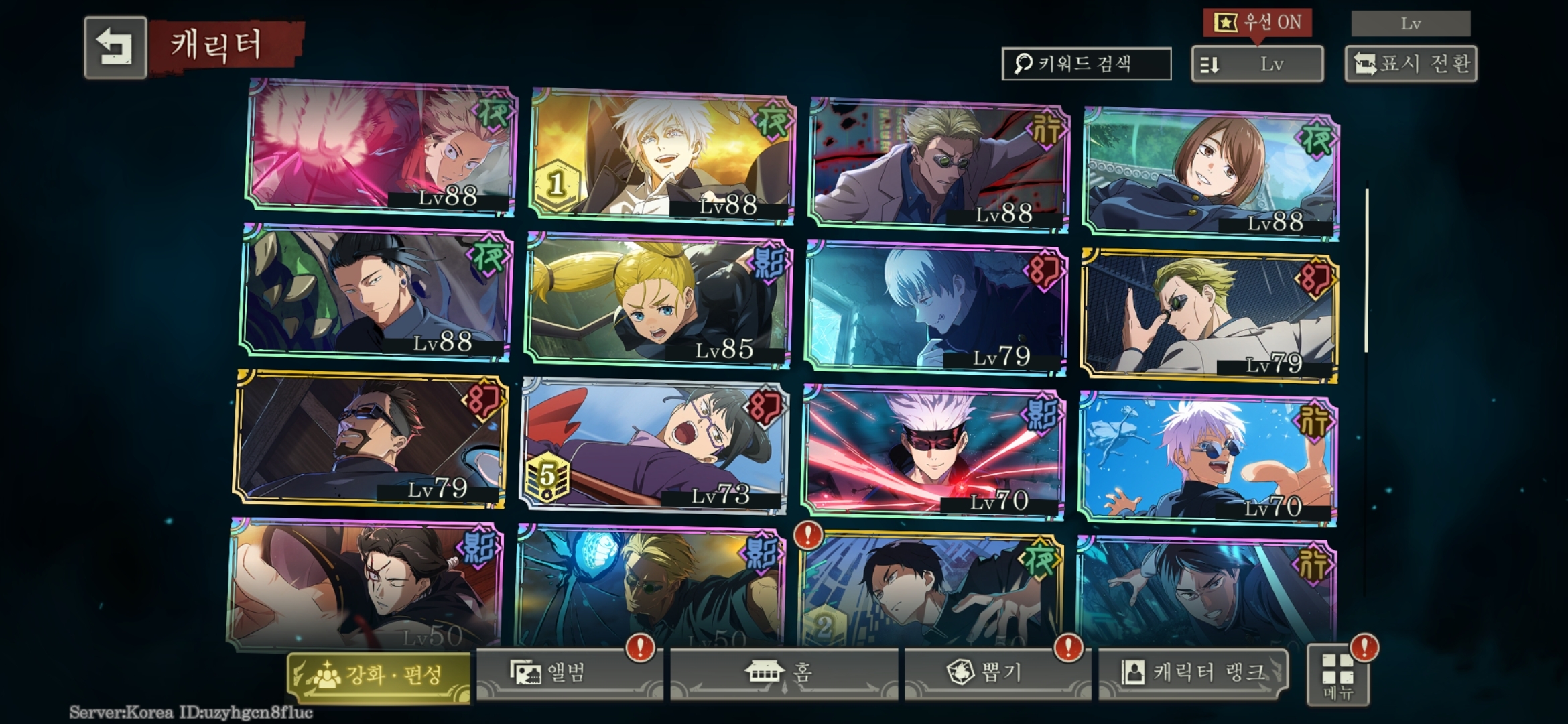Image resolution: width=1568 pixels, height=724 pixels.
Task: Return to 홈 home screen
Action: point(783,673)
